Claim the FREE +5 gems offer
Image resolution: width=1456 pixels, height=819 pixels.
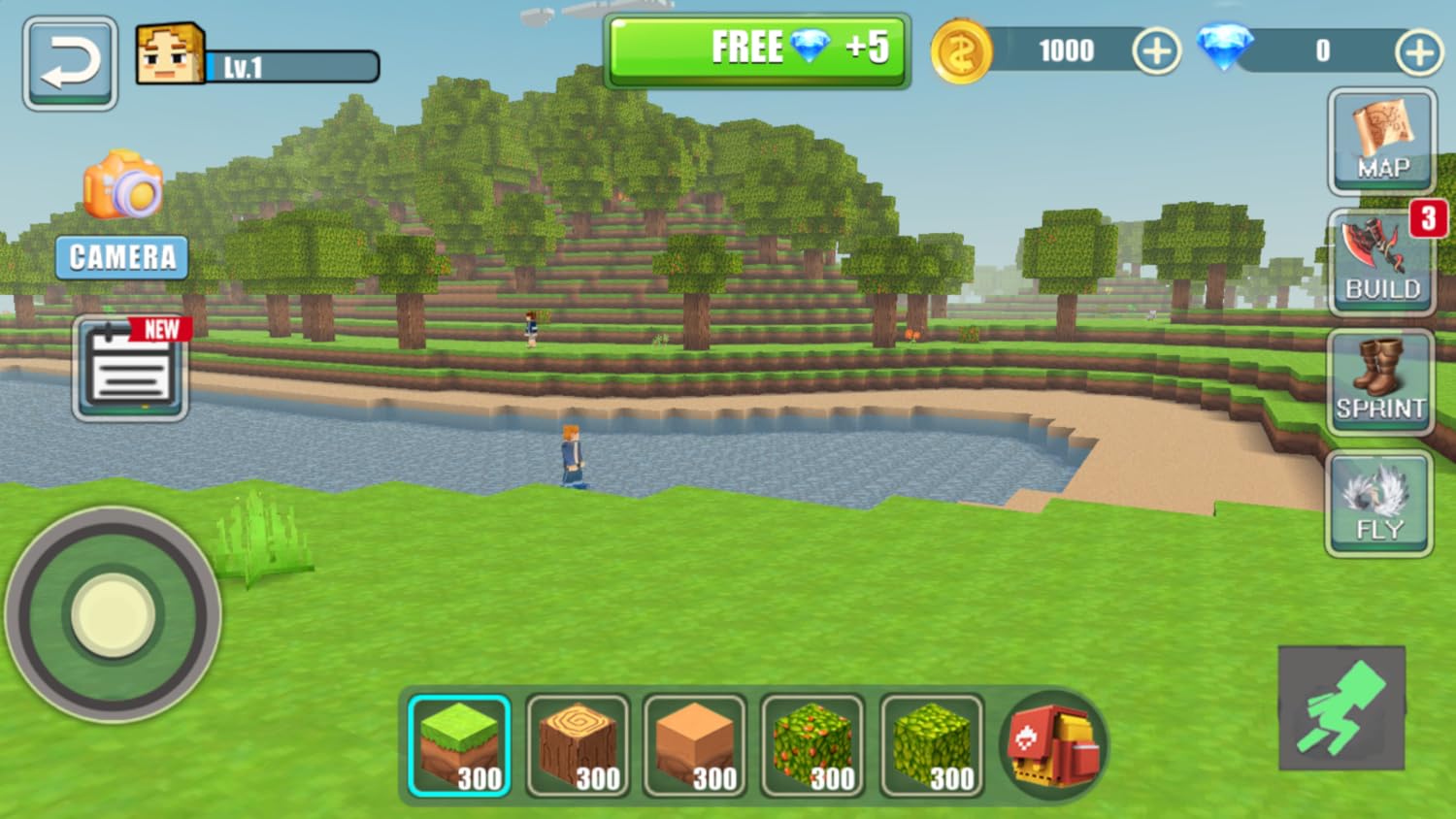[756, 49]
